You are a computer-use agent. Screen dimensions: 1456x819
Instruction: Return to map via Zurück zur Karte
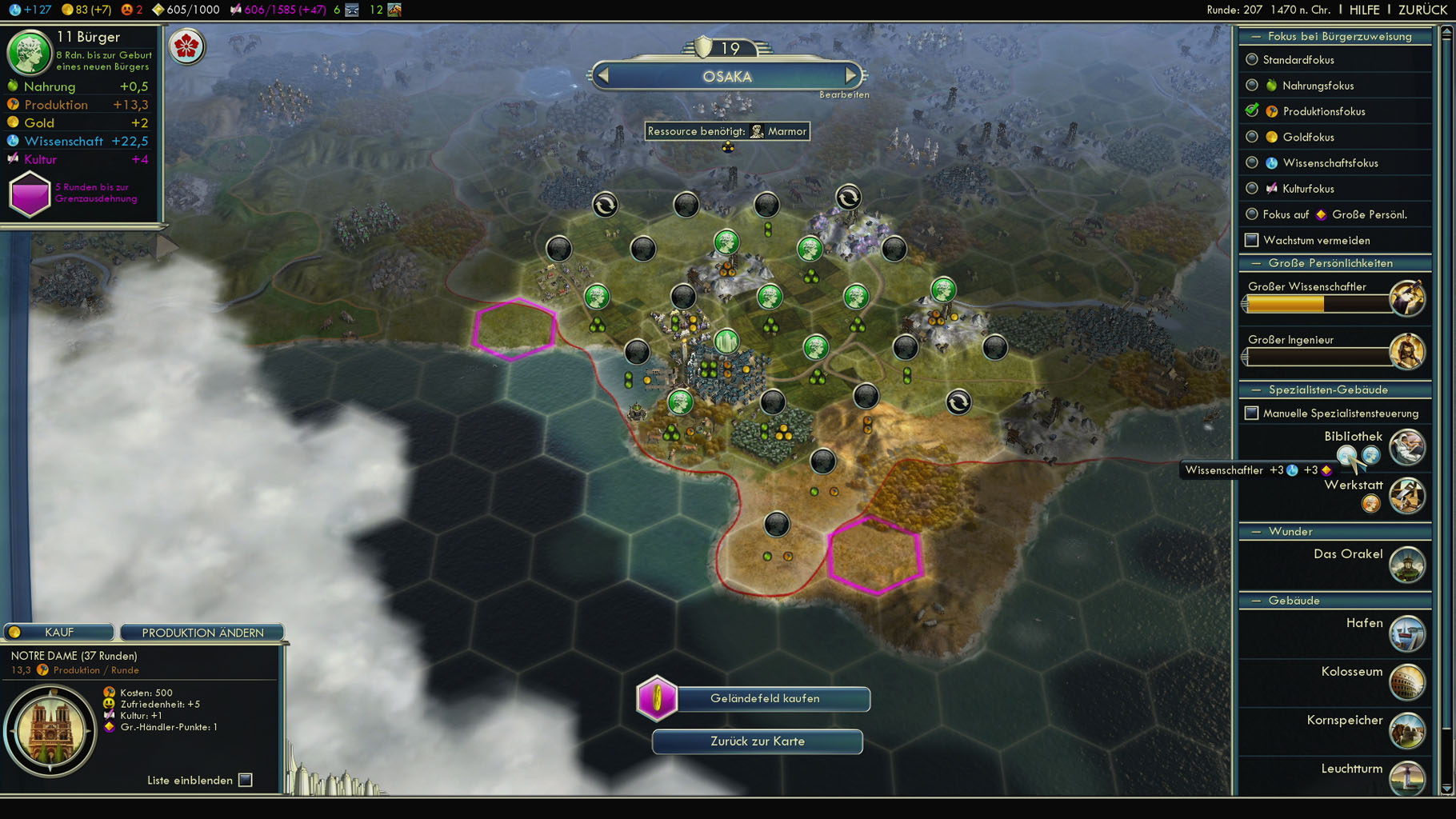[757, 741]
